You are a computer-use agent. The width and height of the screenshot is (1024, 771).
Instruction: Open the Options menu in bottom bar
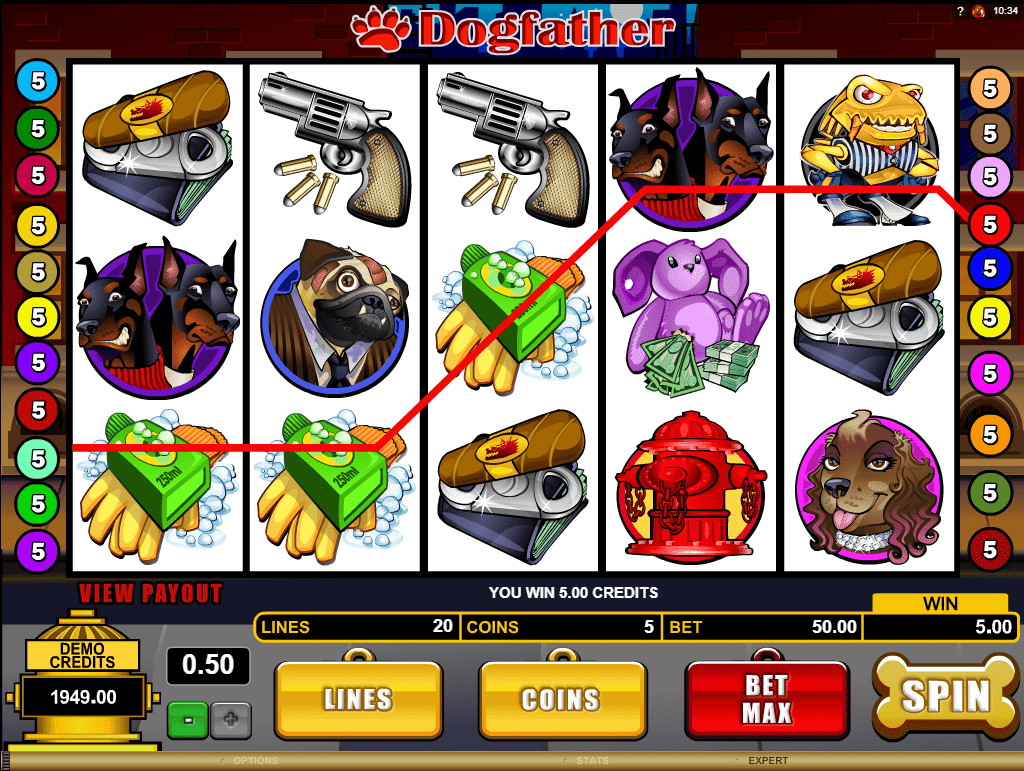pyautogui.click(x=255, y=761)
